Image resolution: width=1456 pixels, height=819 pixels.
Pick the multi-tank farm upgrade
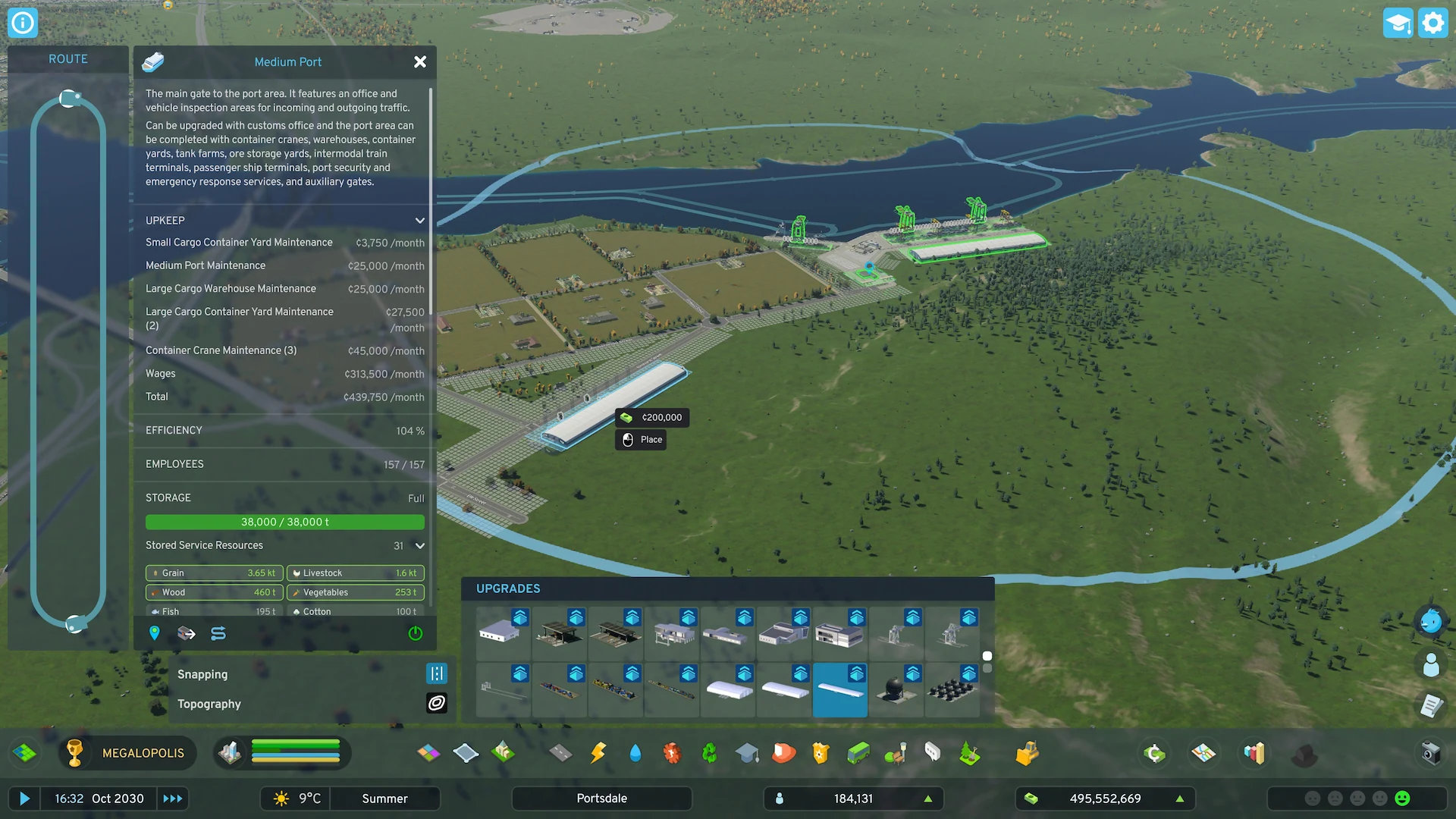[x=952, y=690]
